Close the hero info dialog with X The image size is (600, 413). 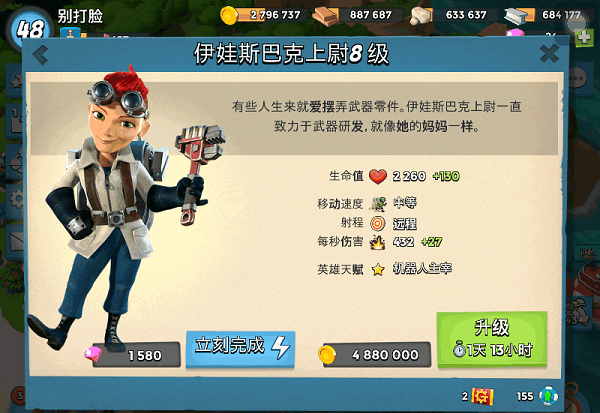click(549, 54)
